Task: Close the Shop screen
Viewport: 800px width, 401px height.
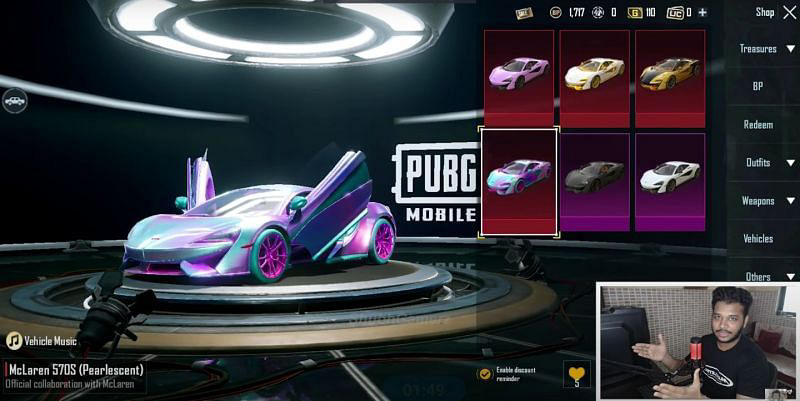Action: coord(790,12)
